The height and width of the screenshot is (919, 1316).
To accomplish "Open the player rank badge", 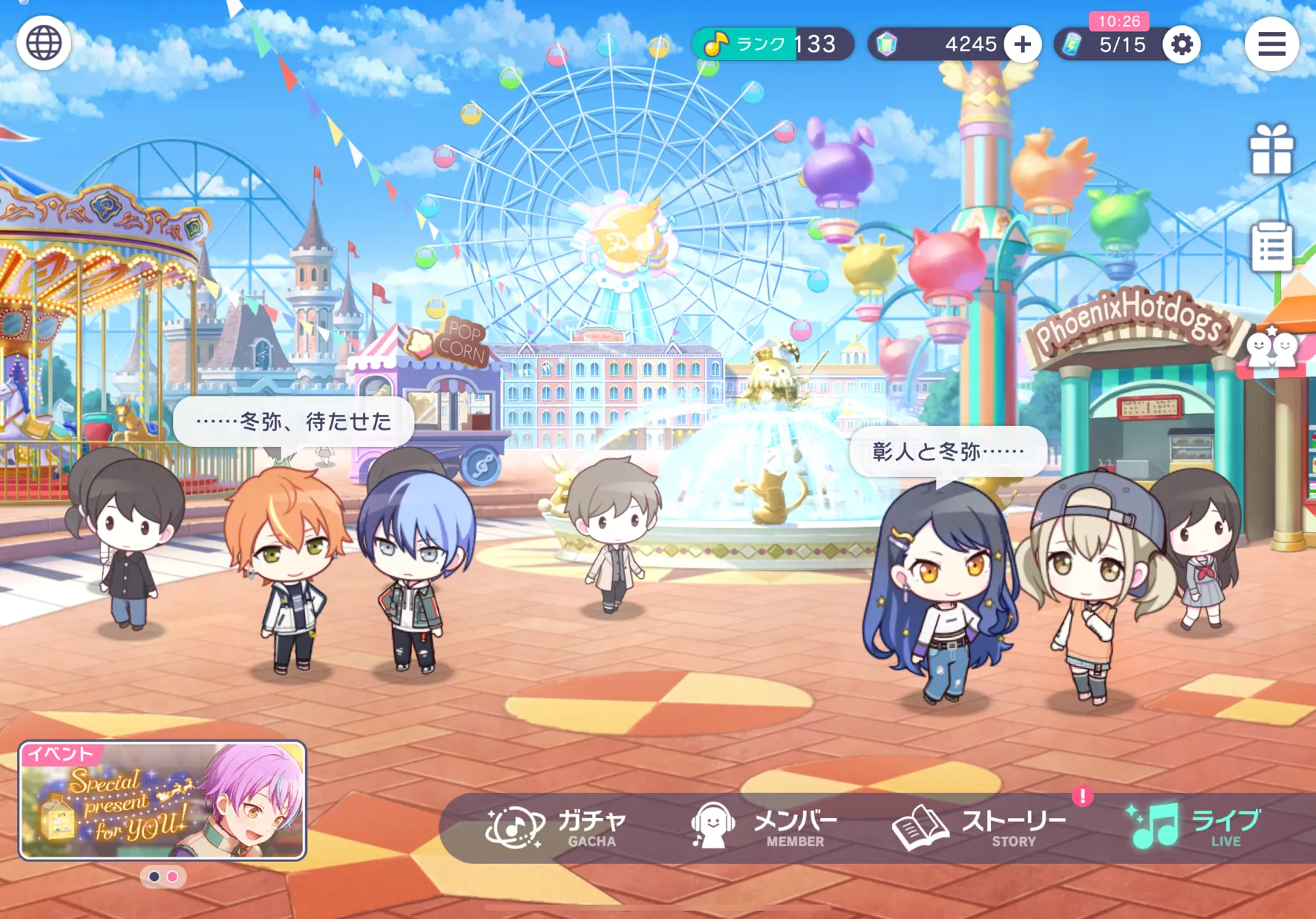I will [772, 45].
